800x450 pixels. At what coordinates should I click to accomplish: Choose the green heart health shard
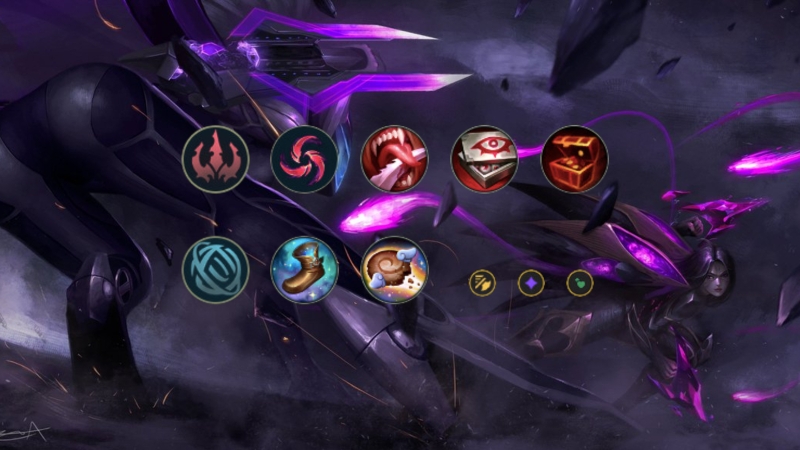[580, 283]
